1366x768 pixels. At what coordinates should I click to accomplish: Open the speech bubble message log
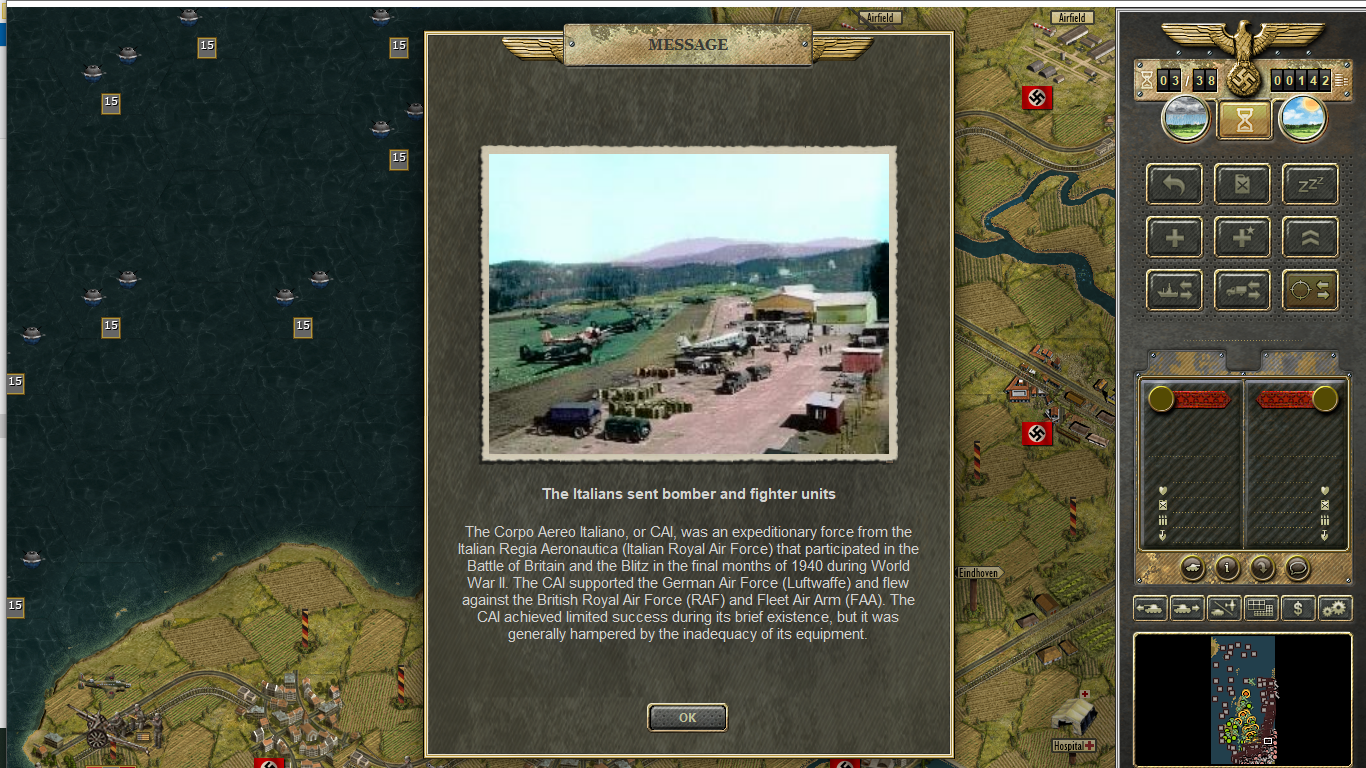(x=1297, y=568)
